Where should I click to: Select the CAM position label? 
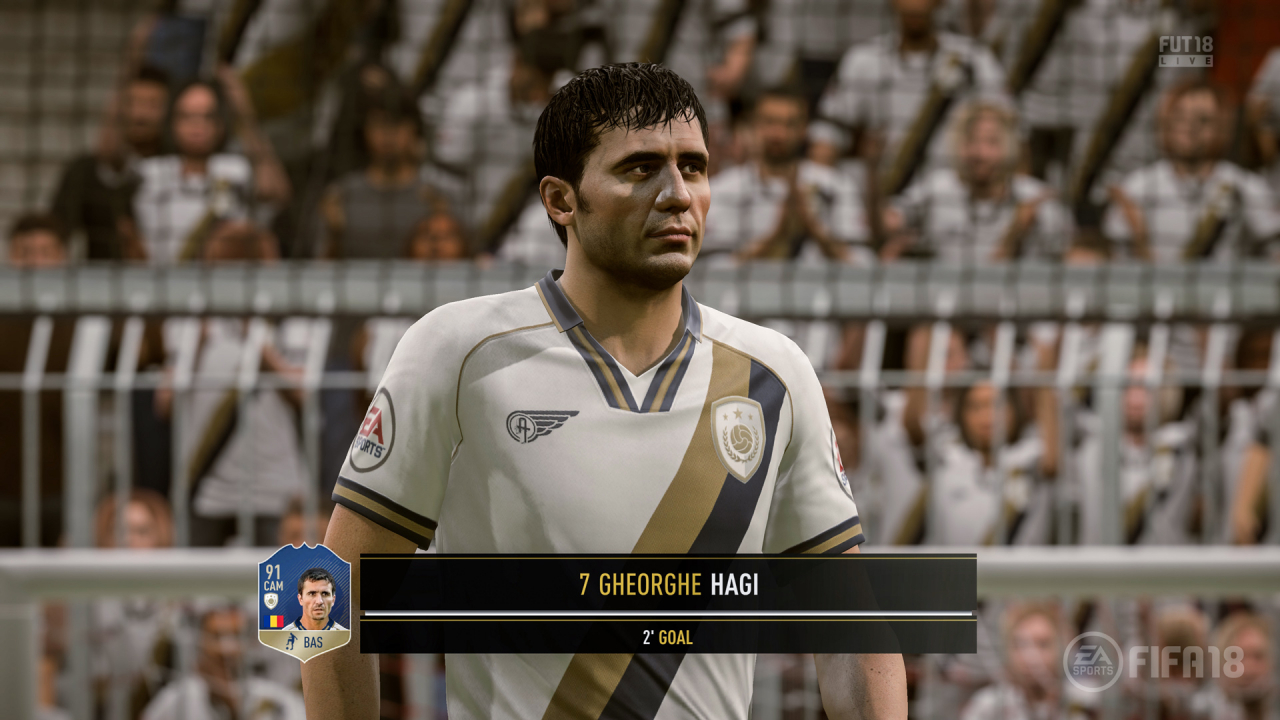(273, 585)
